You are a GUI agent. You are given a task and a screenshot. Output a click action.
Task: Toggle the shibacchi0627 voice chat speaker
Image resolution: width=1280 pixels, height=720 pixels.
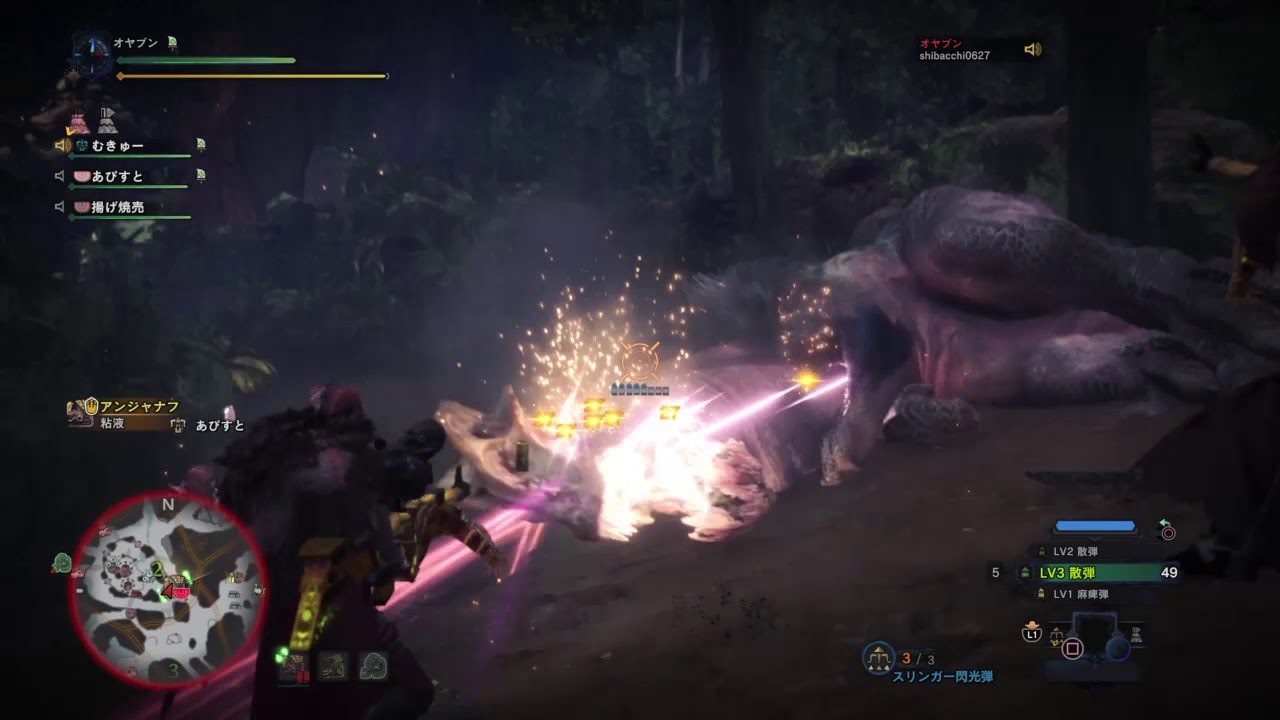coord(1033,49)
